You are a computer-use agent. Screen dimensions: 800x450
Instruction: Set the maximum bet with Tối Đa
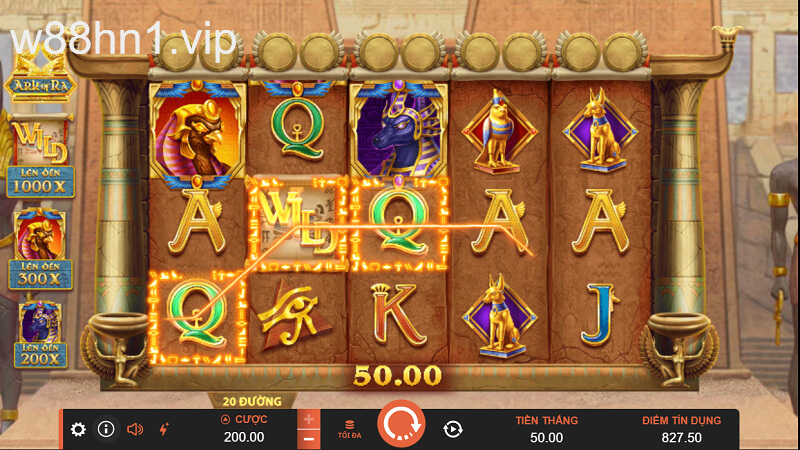coord(349,429)
